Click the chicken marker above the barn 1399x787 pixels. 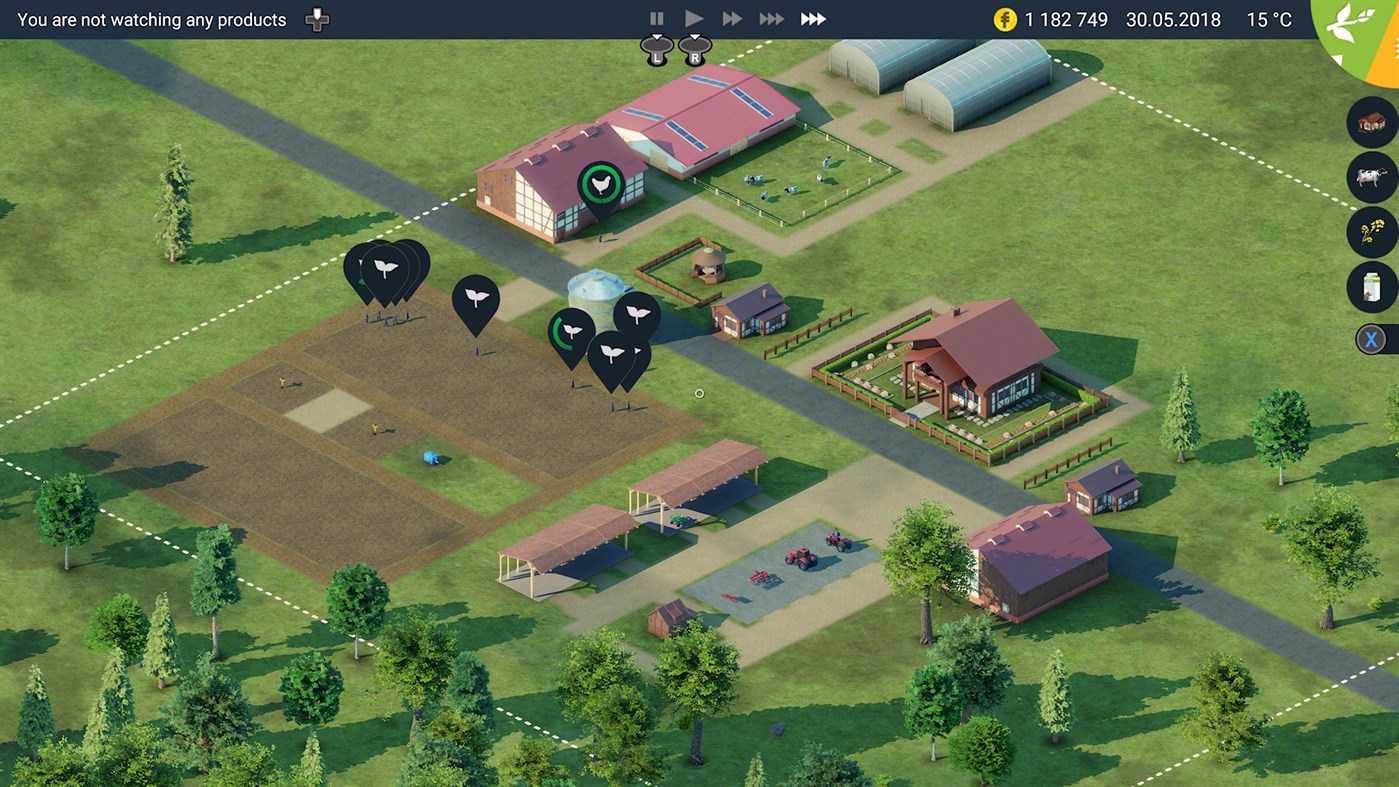(x=598, y=182)
